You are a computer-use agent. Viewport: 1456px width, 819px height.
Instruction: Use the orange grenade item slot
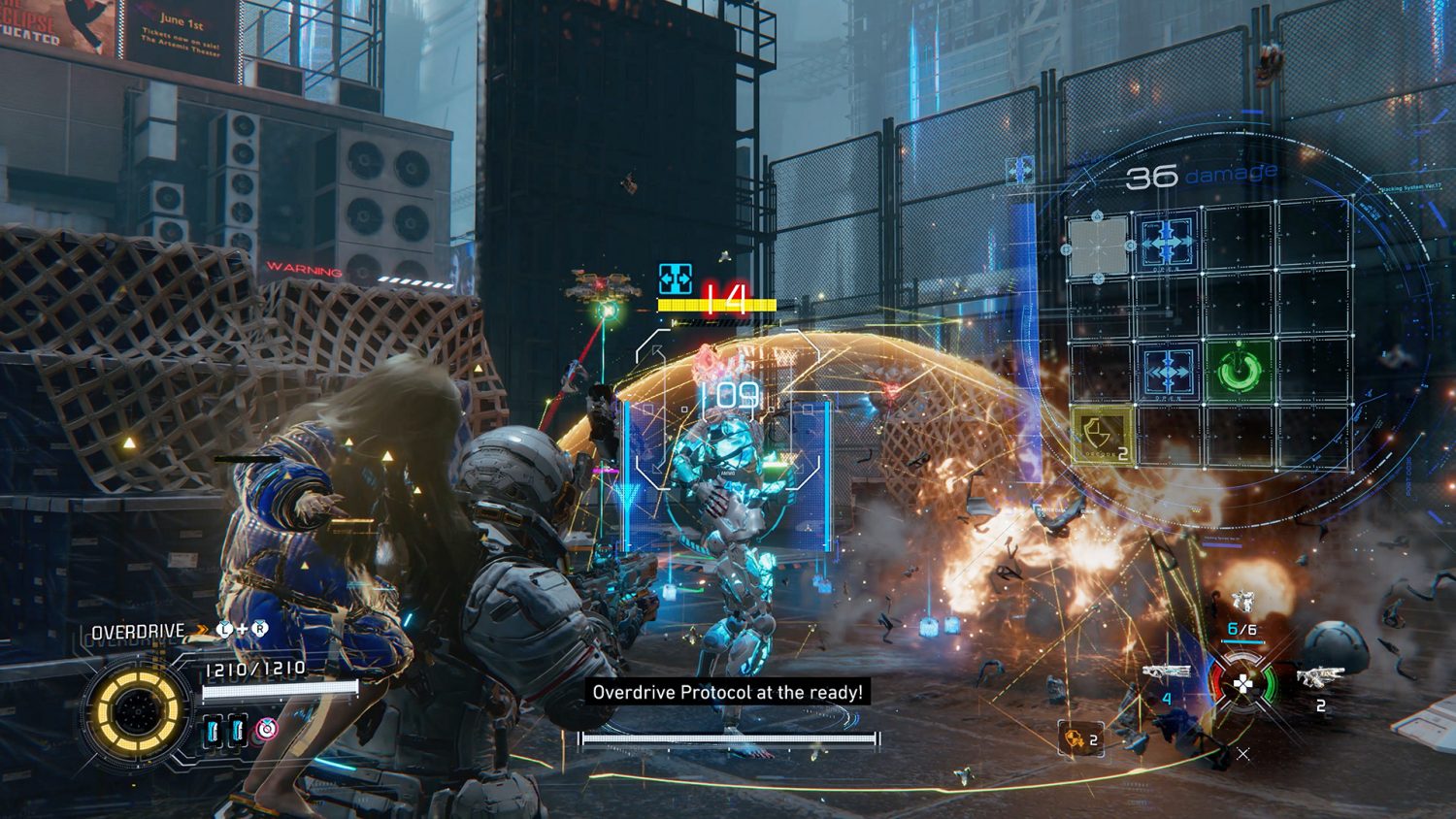1076,739
